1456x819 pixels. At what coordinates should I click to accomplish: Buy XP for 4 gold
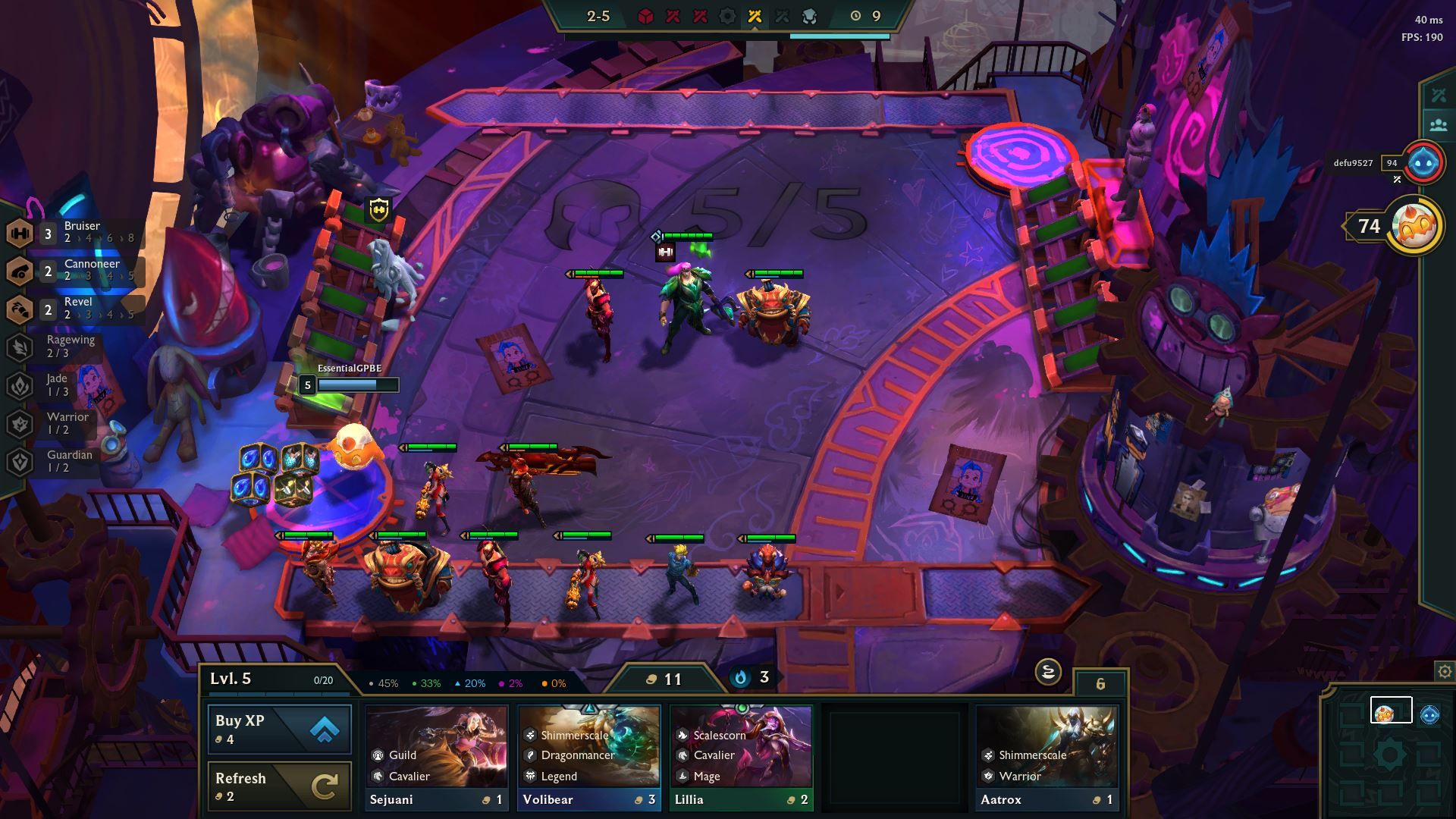[280, 730]
